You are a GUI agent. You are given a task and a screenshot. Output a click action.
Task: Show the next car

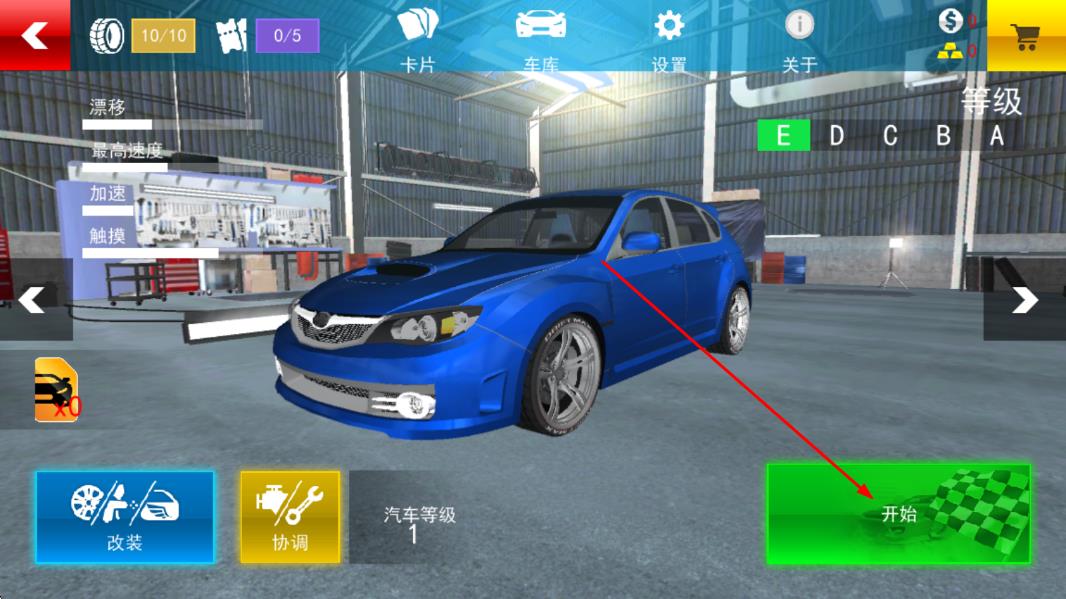(1024, 299)
